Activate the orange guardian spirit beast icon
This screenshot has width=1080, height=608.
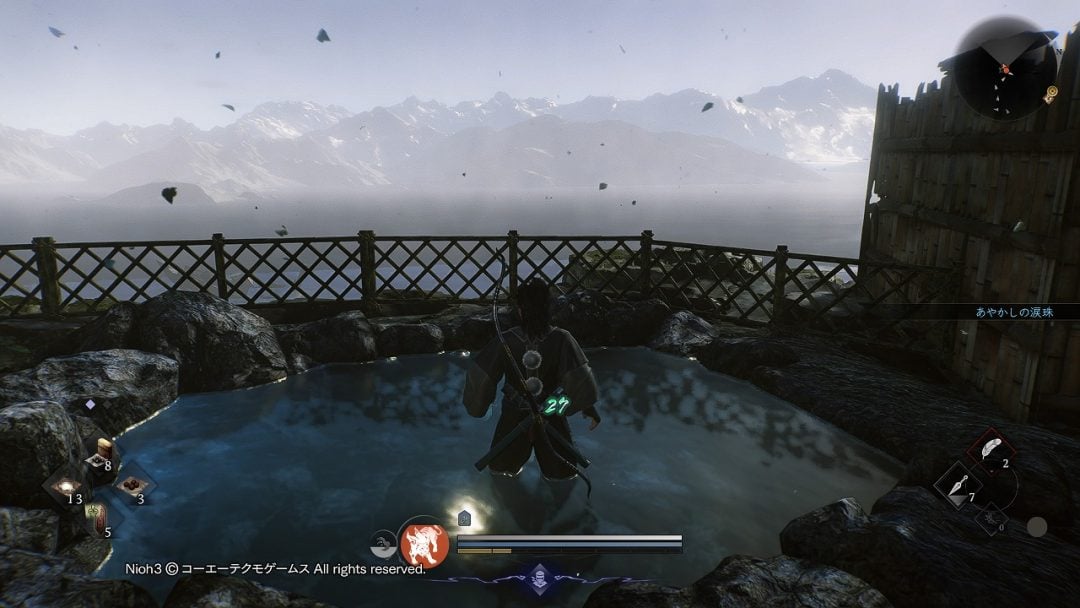click(x=424, y=543)
